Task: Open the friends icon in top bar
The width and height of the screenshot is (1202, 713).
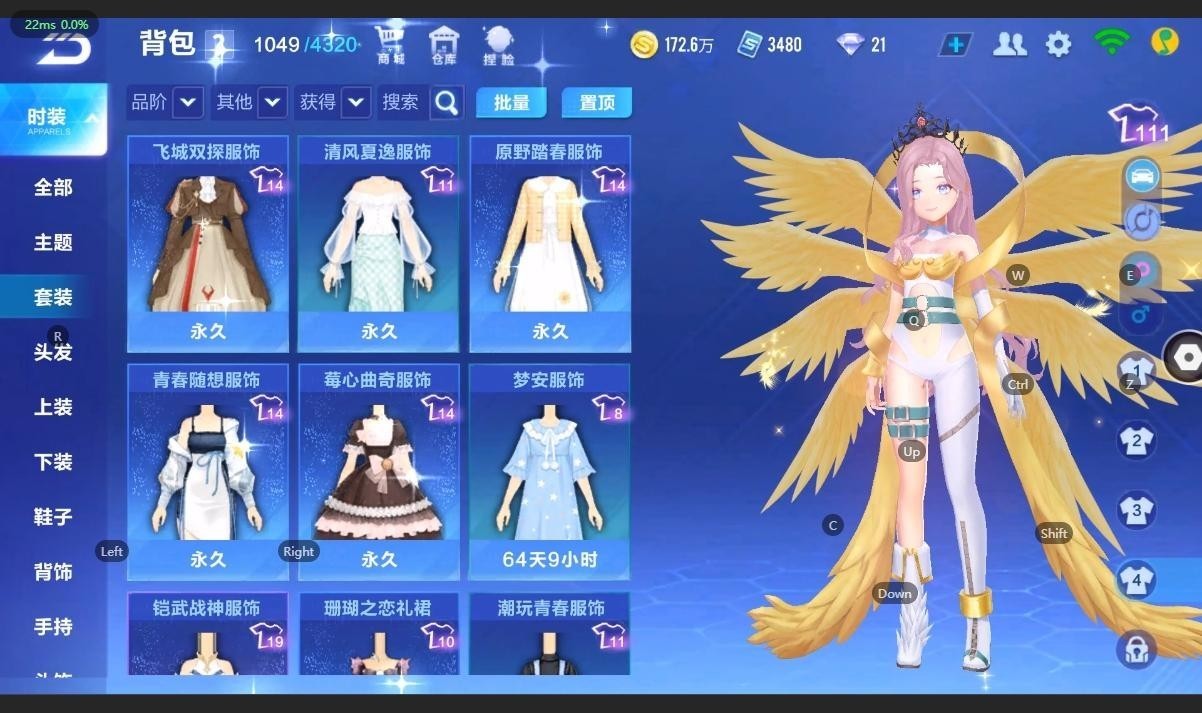Action: pyautogui.click(x=1010, y=44)
